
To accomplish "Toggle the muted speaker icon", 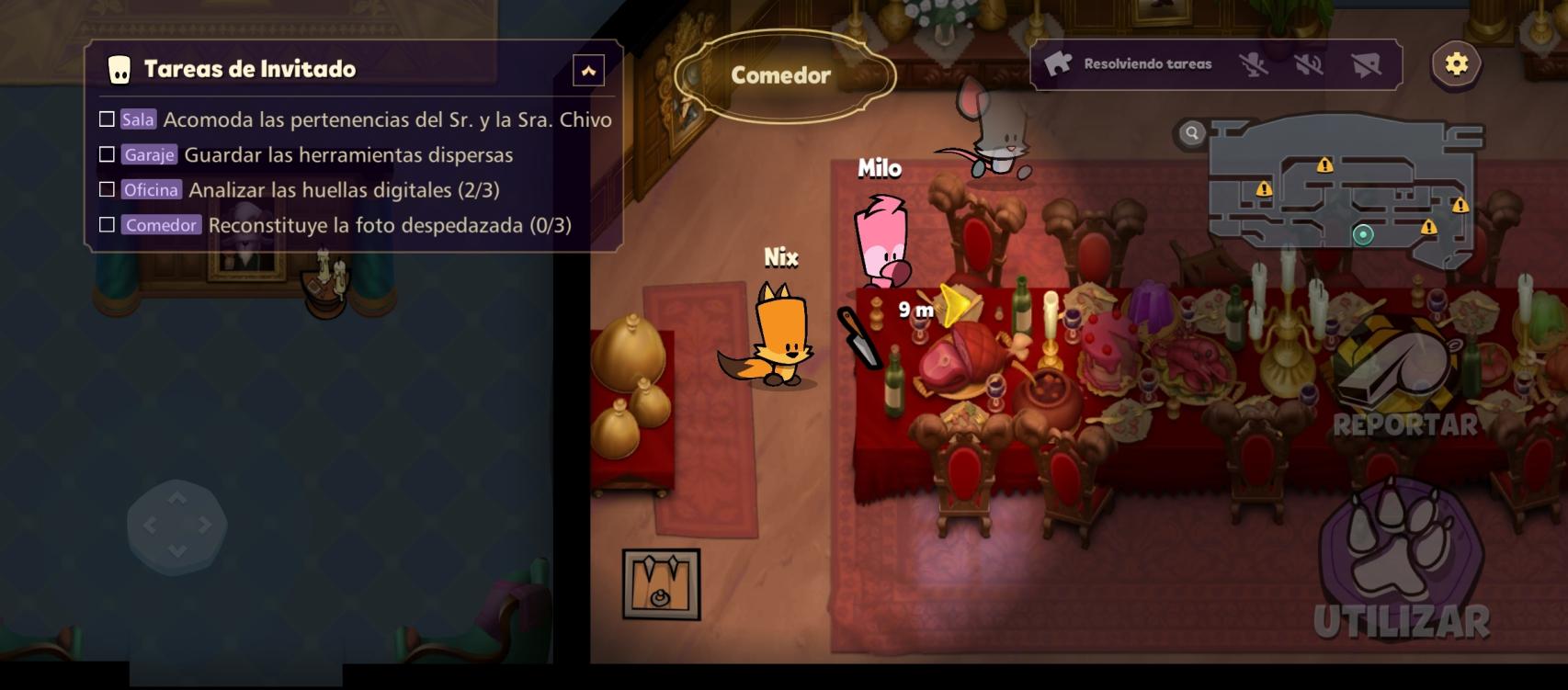I will click(1309, 64).
